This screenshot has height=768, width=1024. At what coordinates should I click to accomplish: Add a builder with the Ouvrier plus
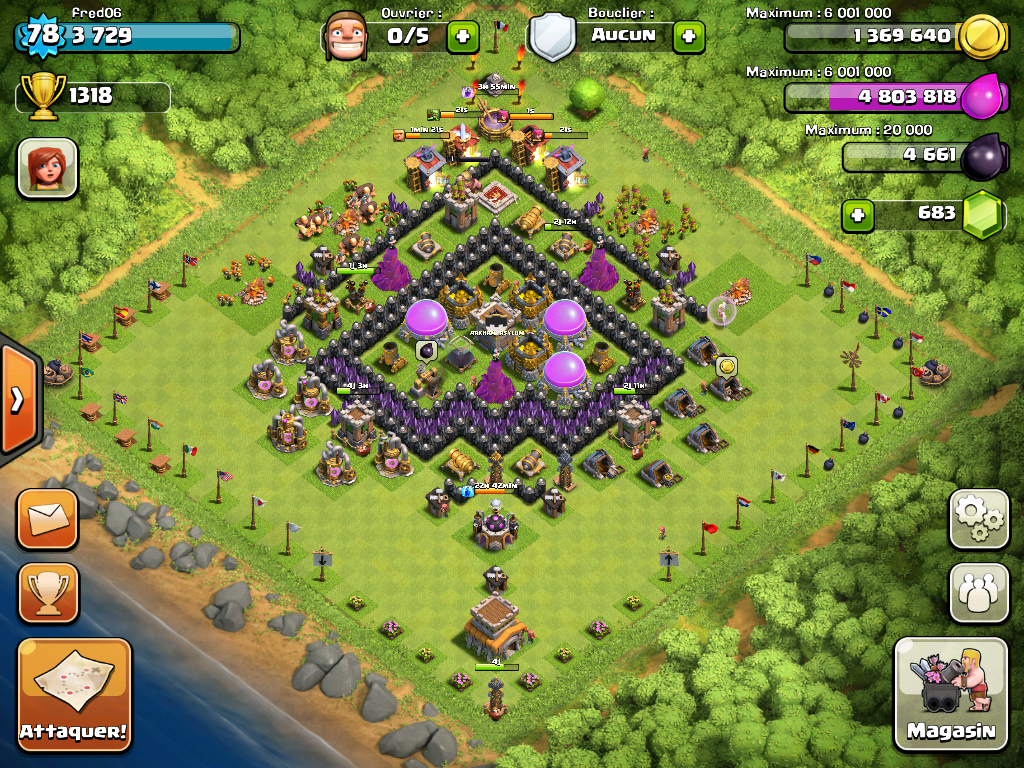click(462, 37)
